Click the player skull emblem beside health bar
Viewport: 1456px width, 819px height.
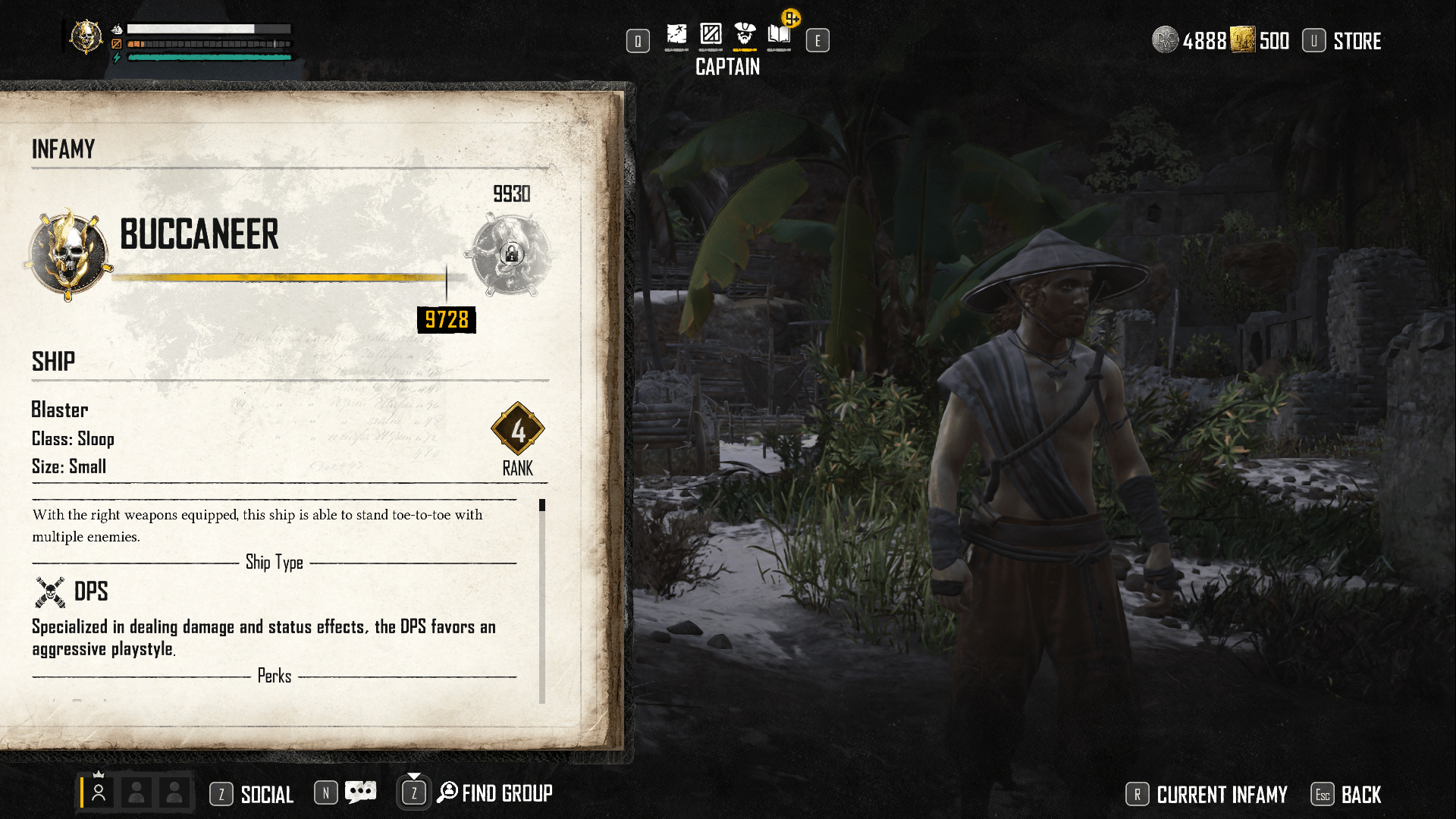(x=86, y=36)
